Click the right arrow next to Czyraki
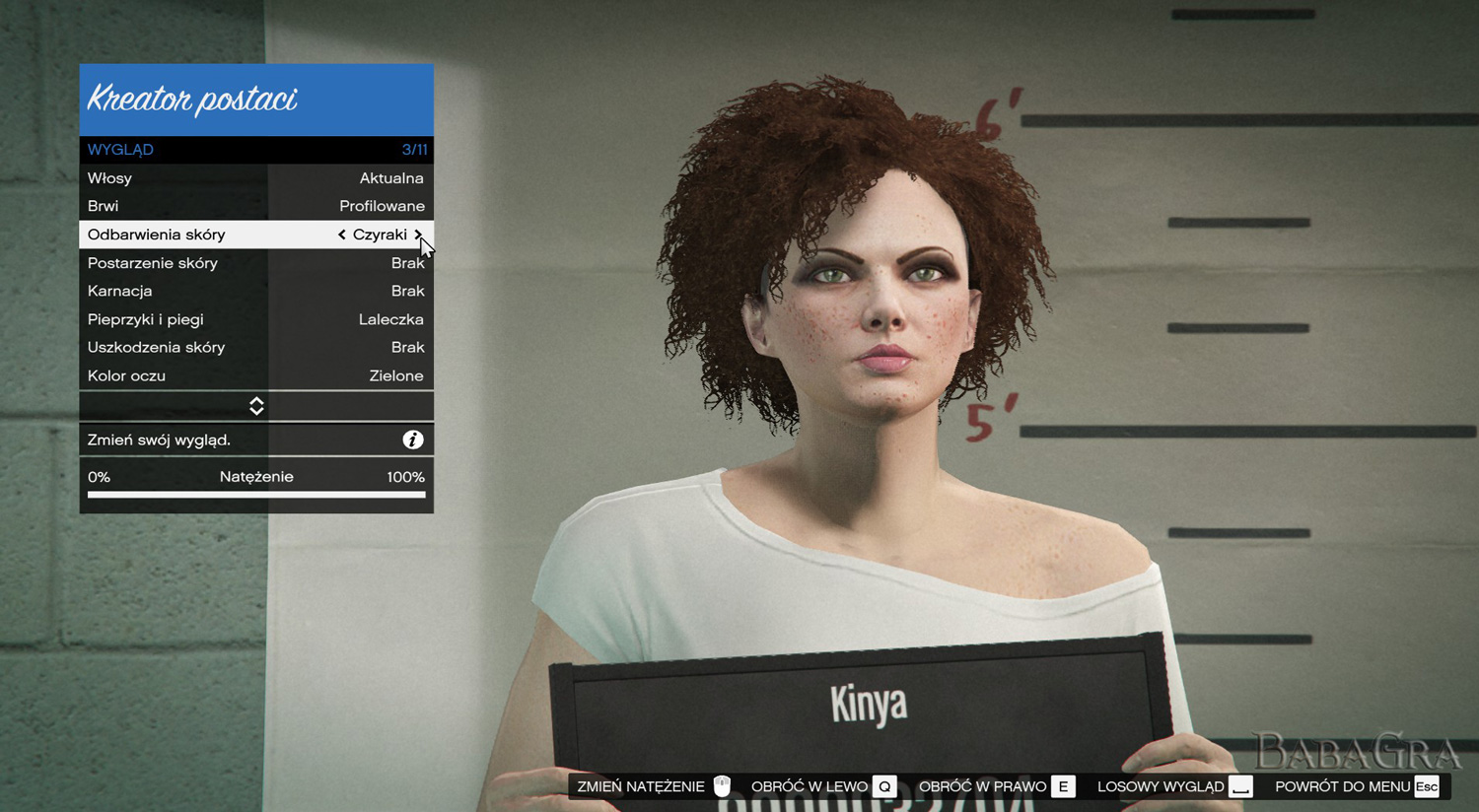 tap(418, 235)
